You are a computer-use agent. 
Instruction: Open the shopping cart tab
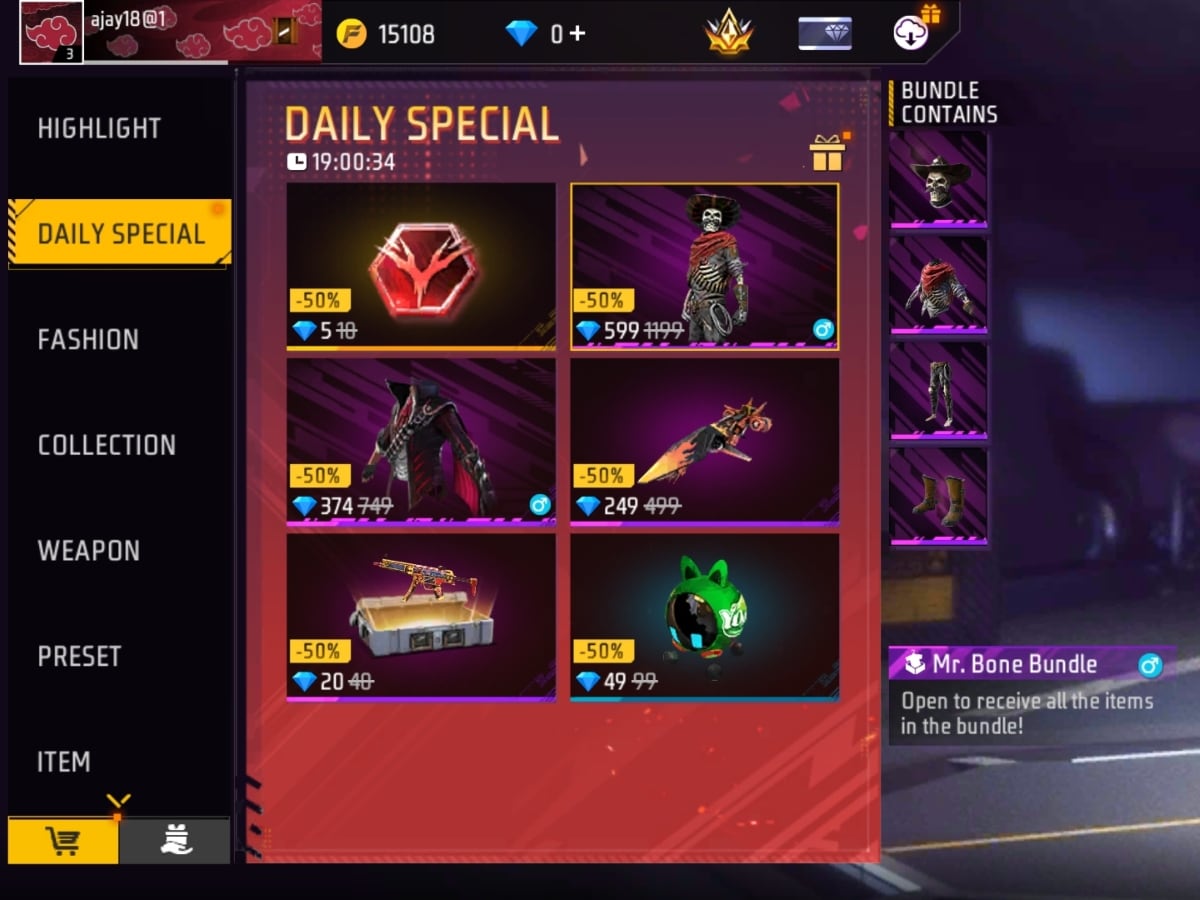64,841
